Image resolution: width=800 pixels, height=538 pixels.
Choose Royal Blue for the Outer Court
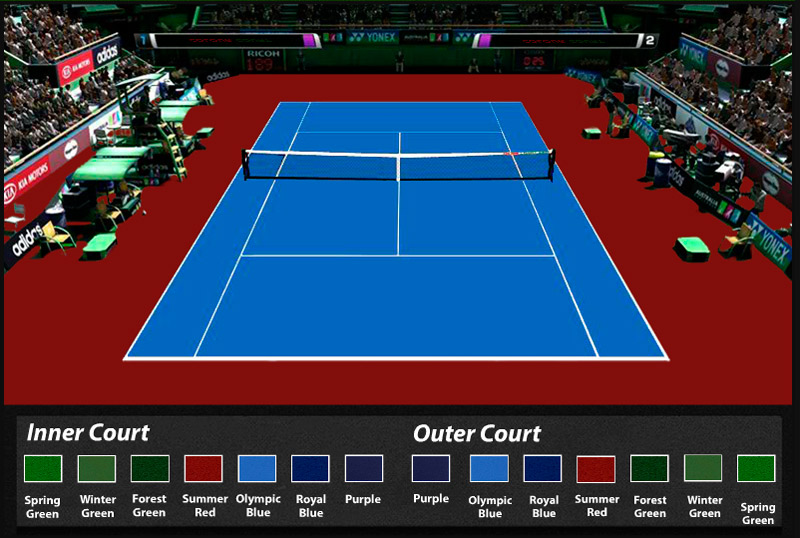tap(543, 468)
